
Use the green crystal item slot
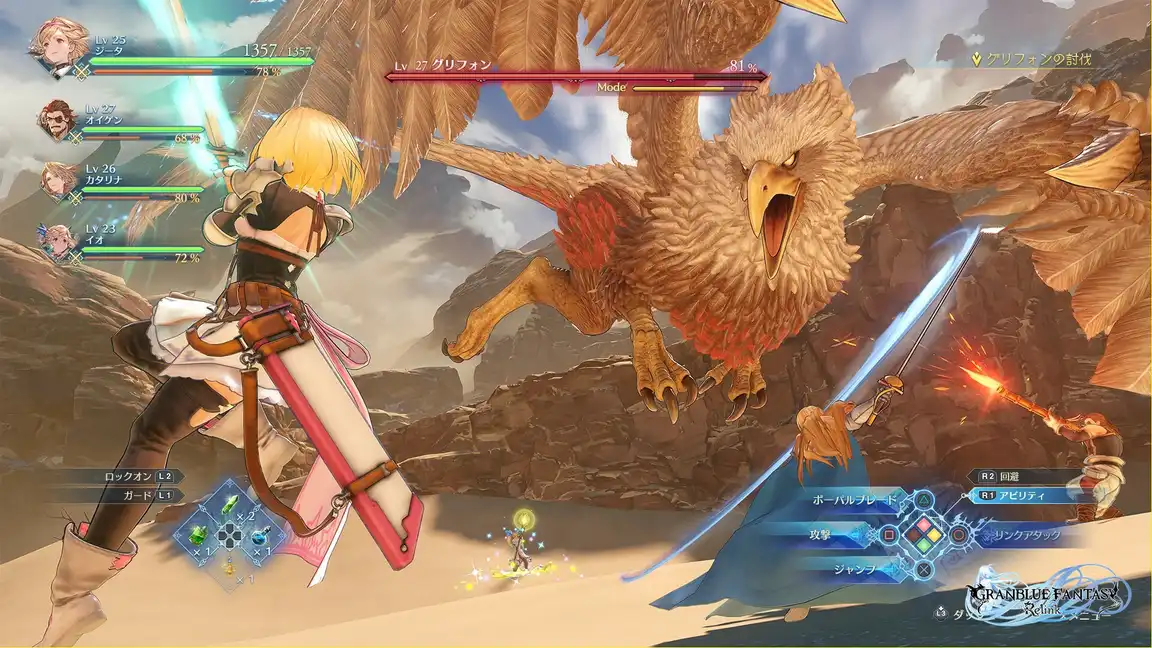[230, 506]
